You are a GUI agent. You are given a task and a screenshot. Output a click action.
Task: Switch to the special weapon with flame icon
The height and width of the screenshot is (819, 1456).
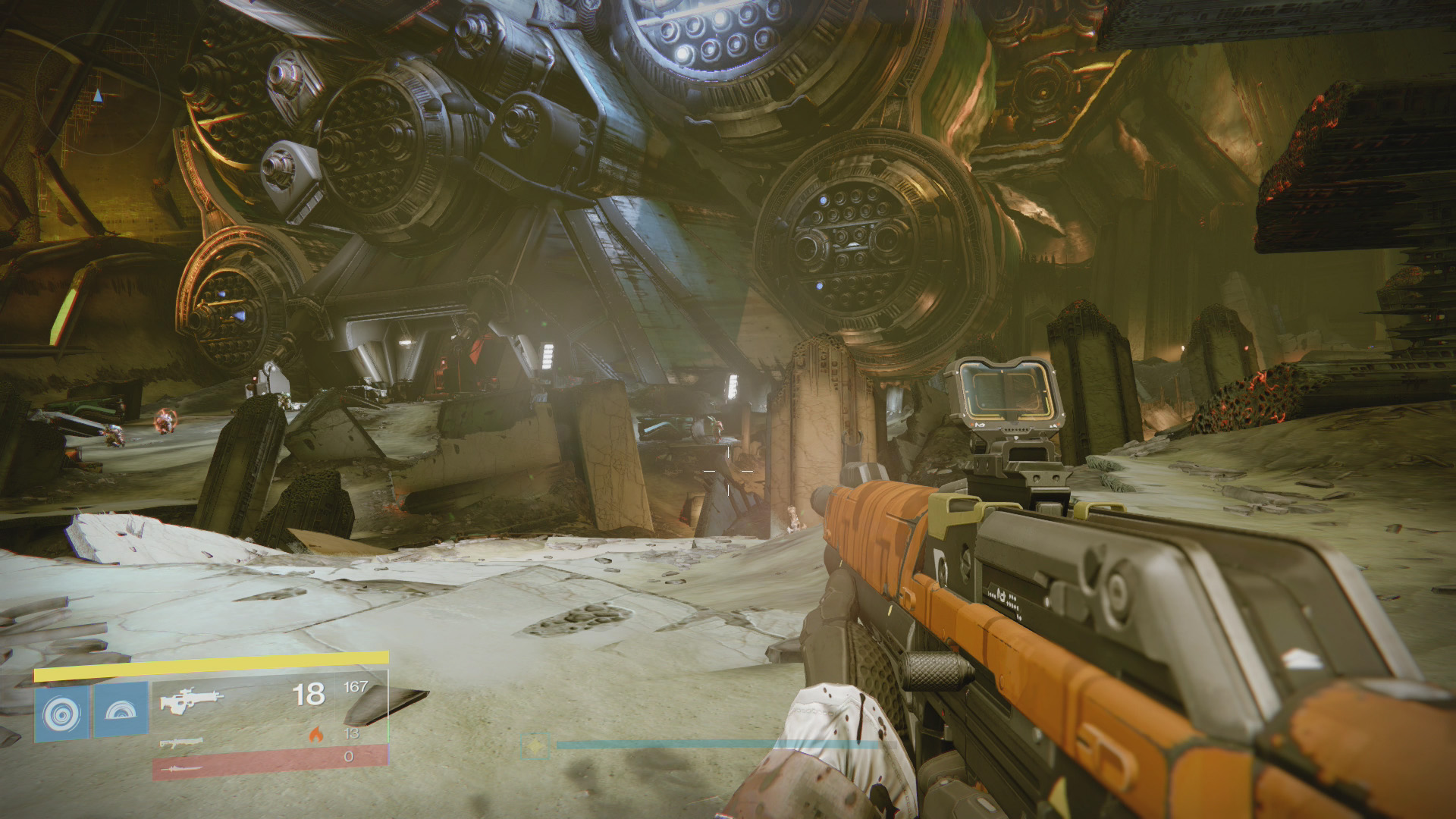click(180, 741)
